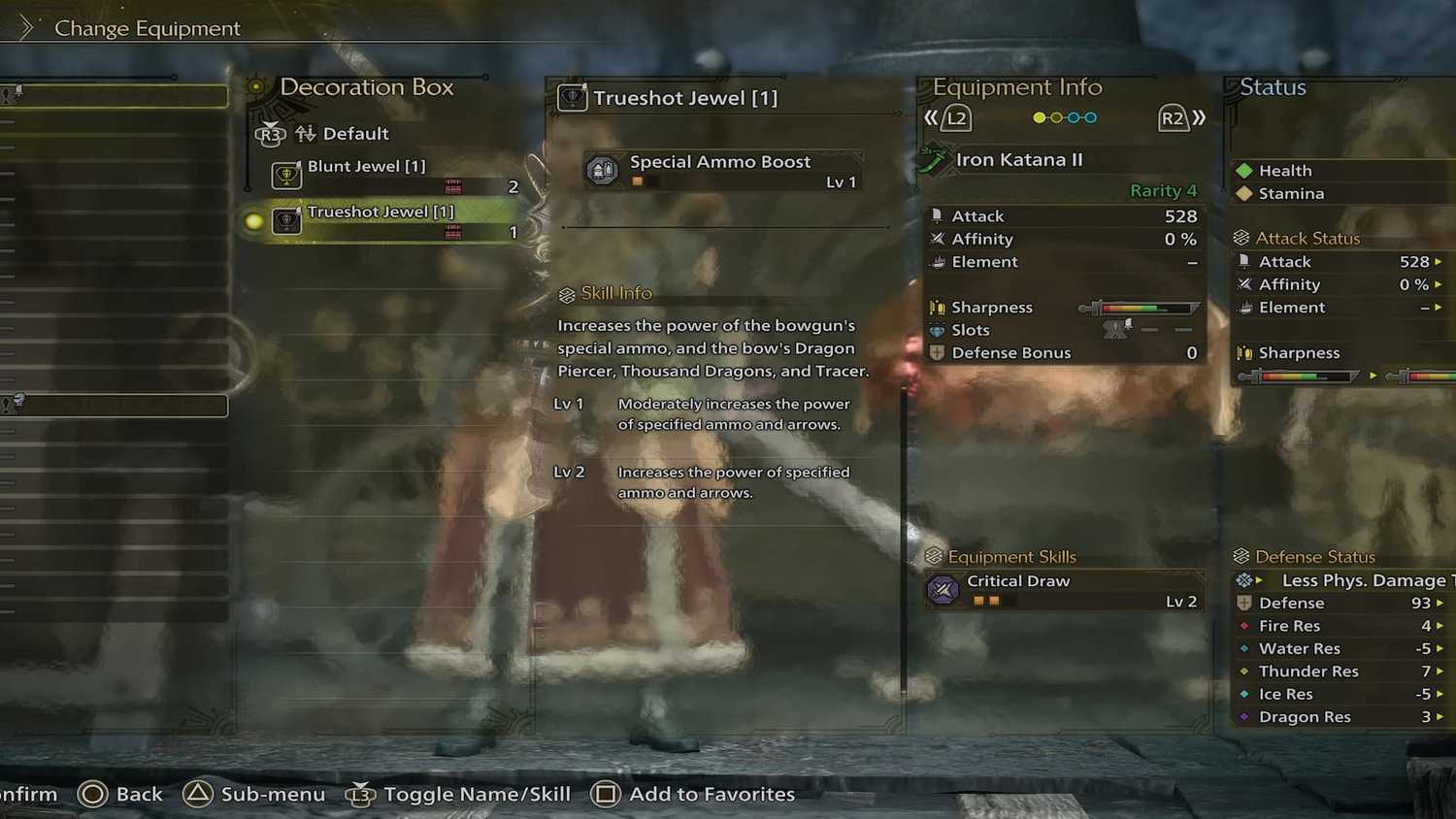Image resolution: width=1456 pixels, height=819 pixels.
Task: Open the Default sort dropdown
Action: click(356, 133)
